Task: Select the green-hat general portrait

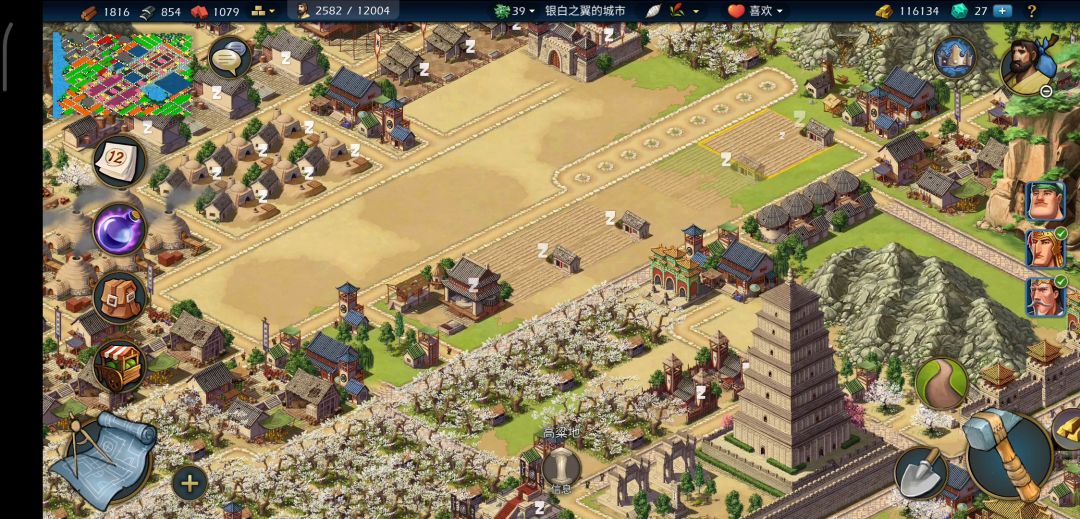Action: pos(1044,201)
